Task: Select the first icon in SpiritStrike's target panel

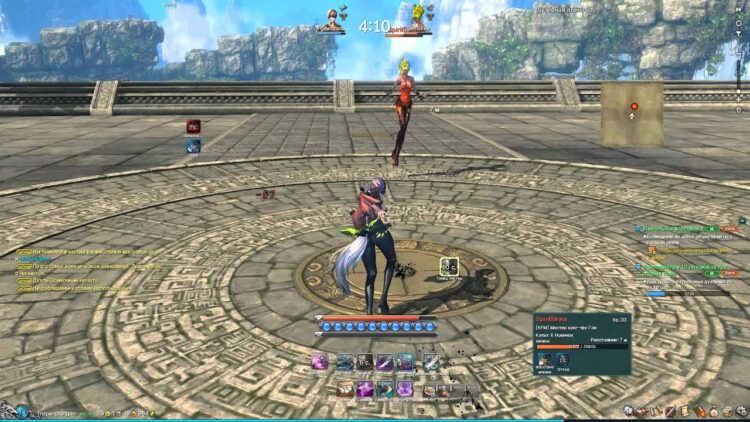Action: 545,360
